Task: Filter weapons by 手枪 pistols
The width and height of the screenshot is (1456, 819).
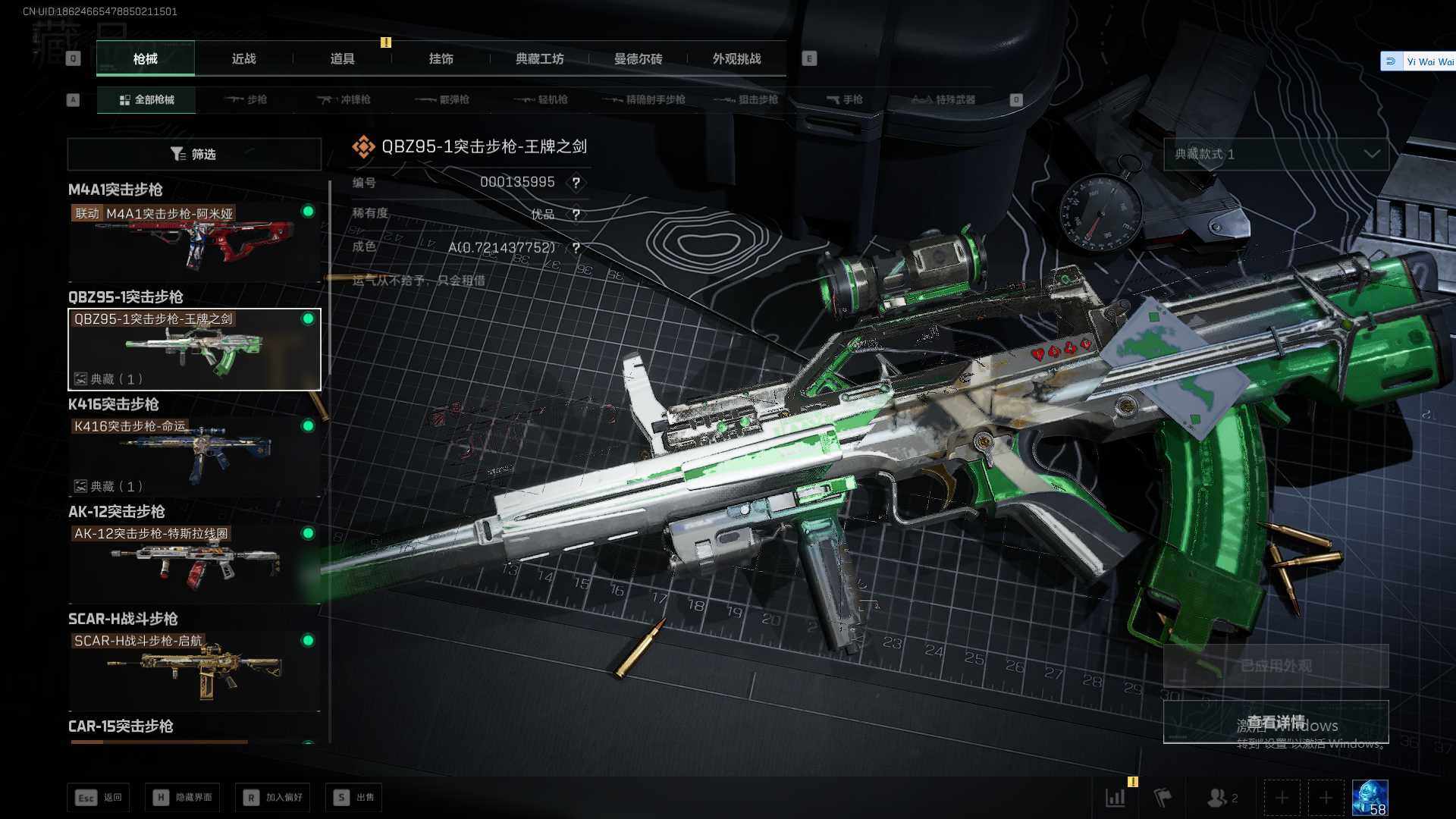Action: coord(845,100)
